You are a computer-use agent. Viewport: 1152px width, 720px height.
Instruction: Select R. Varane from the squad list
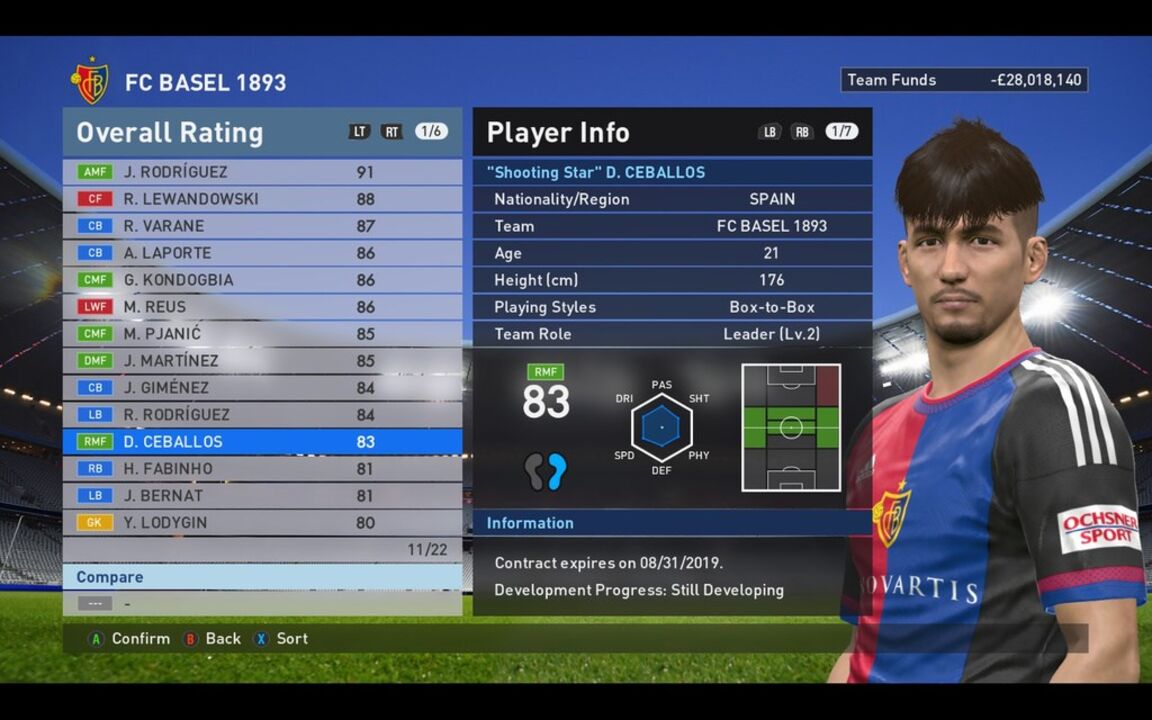pos(262,226)
